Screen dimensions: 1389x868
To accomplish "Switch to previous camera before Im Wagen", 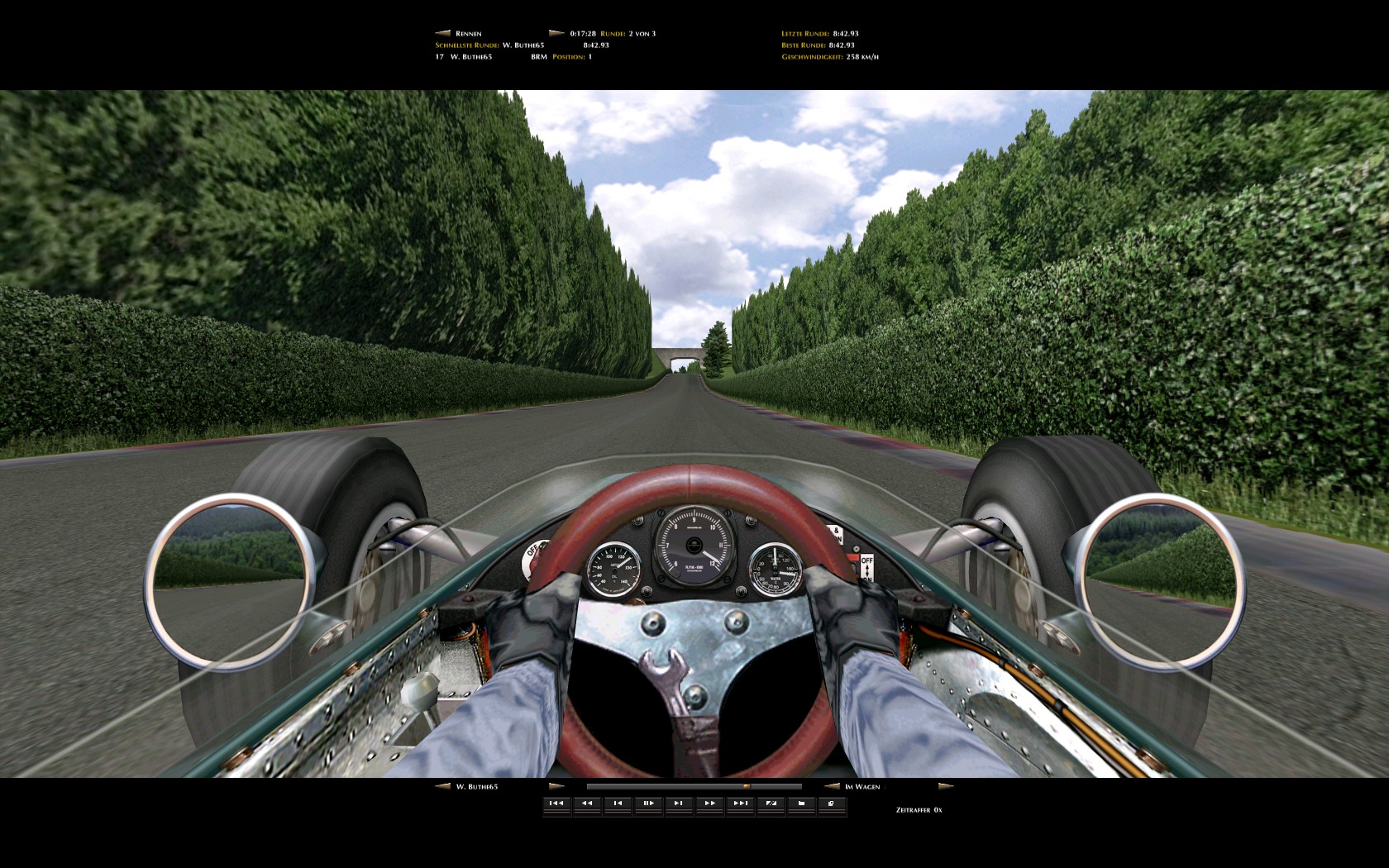I will pyautogui.click(x=832, y=786).
